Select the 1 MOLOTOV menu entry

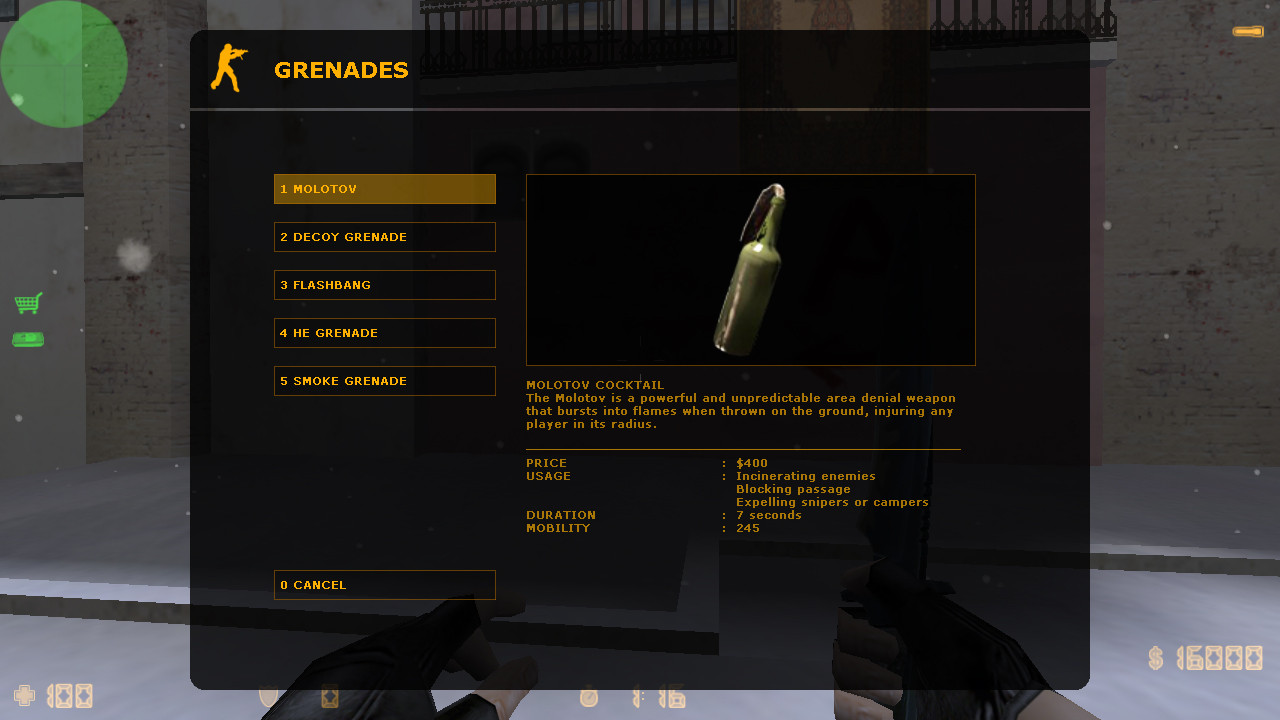click(x=384, y=188)
